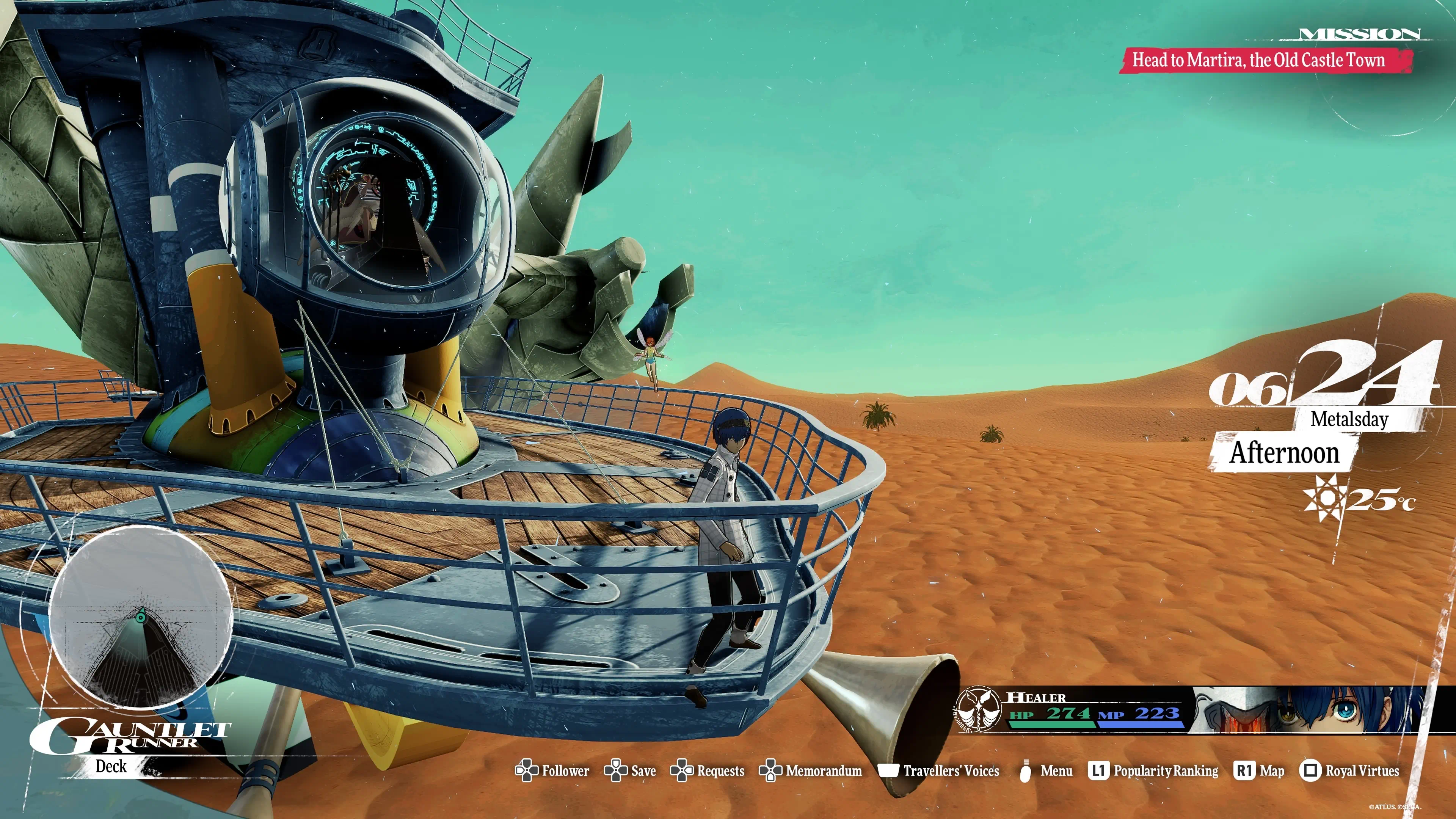Screen dimensions: 1456x819
Task: Open the Map shortcut label
Action: (x=1272, y=771)
